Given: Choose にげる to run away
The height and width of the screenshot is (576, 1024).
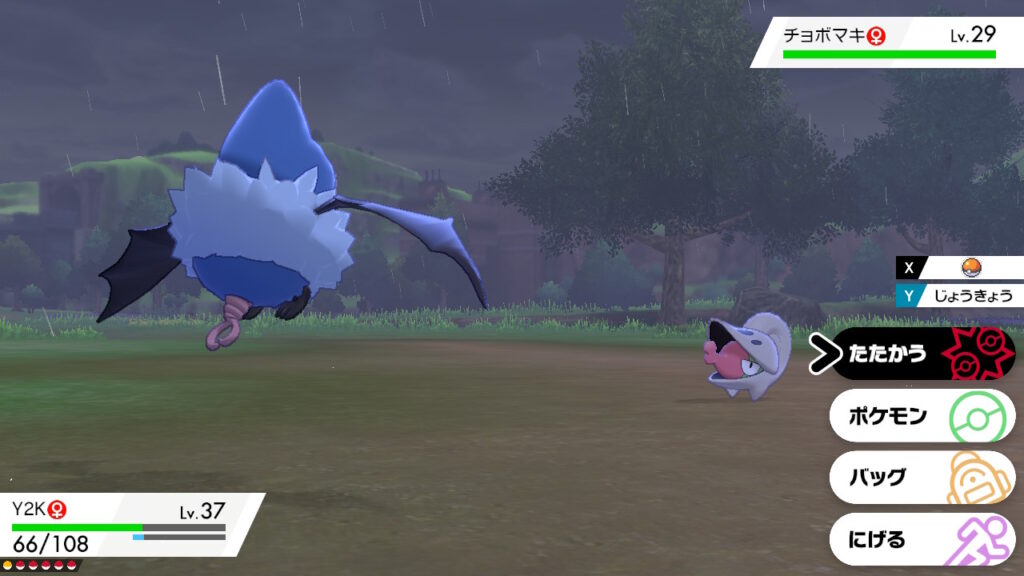Looking at the screenshot, I should point(920,540).
